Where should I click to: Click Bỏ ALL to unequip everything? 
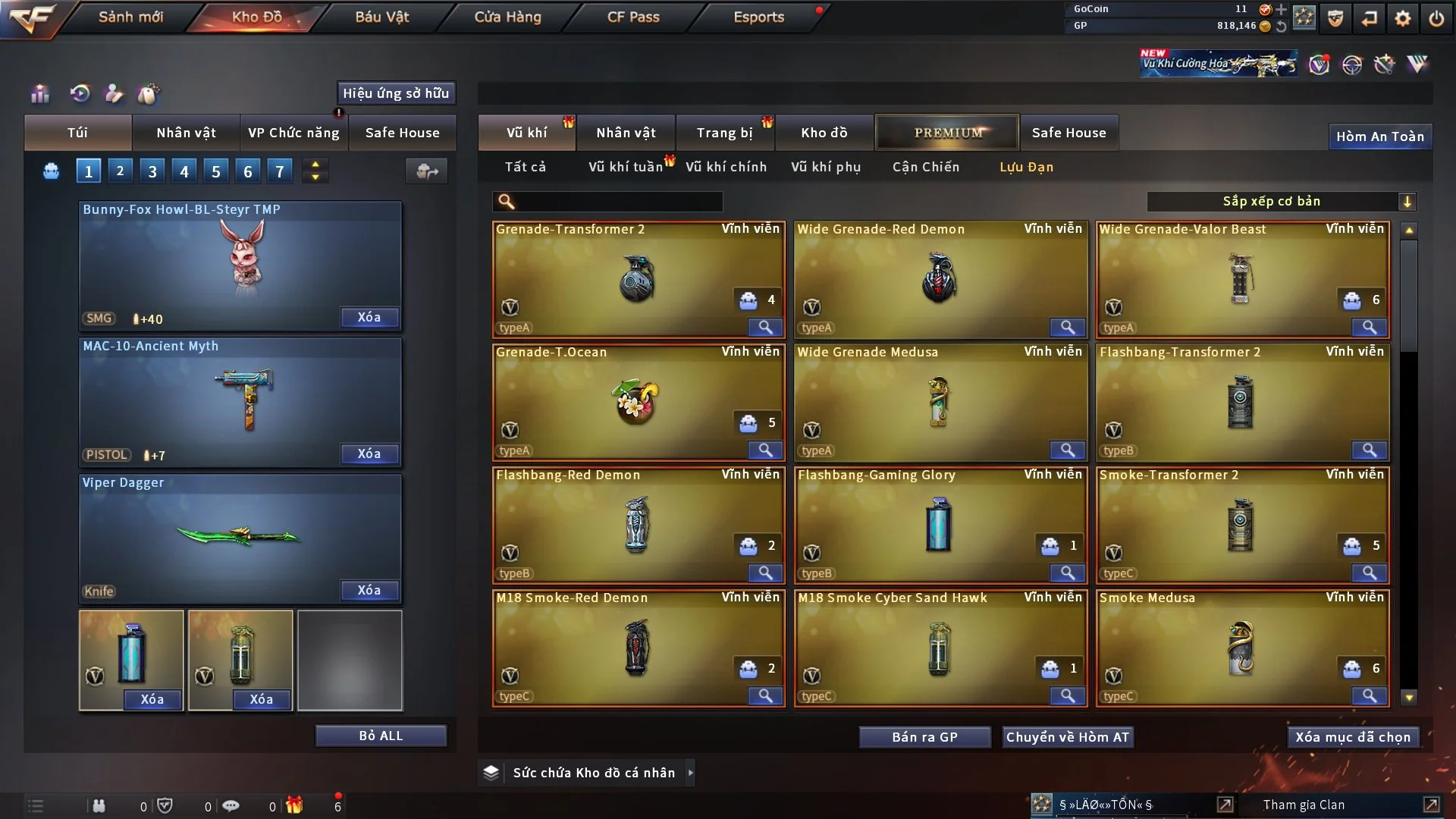coord(381,736)
